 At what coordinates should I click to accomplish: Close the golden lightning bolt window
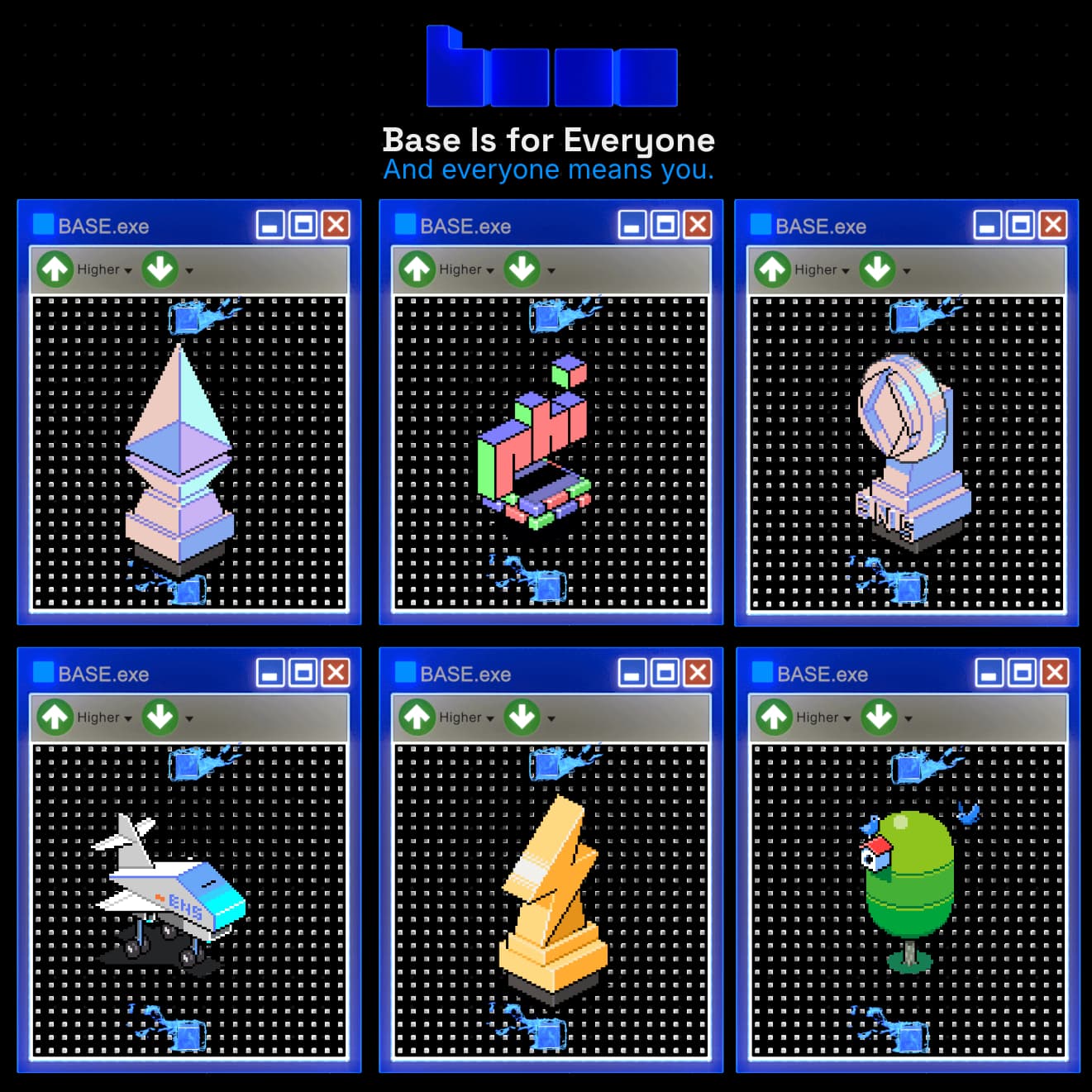click(x=698, y=673)
